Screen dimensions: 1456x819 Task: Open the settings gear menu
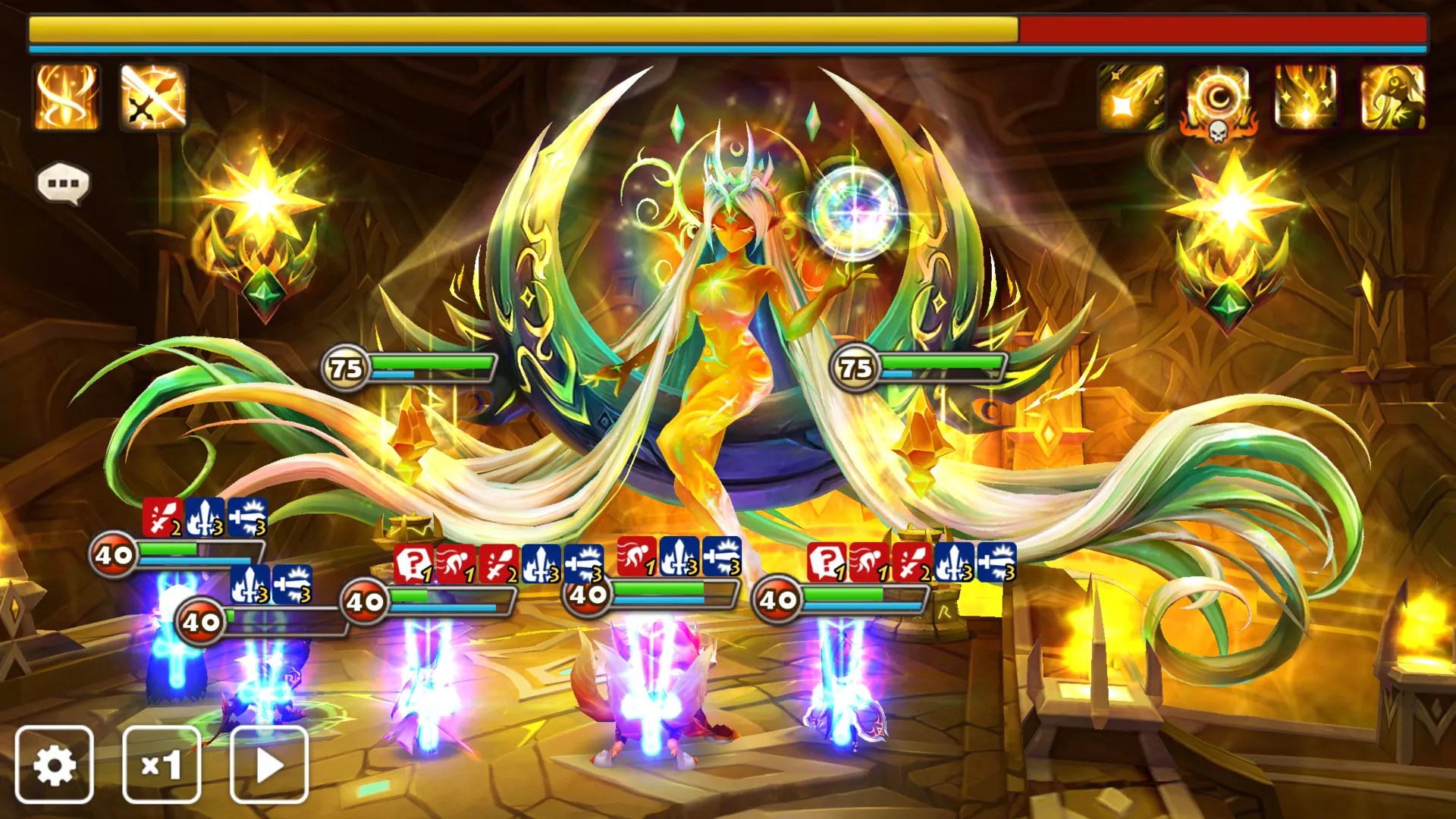click(55, 765)
